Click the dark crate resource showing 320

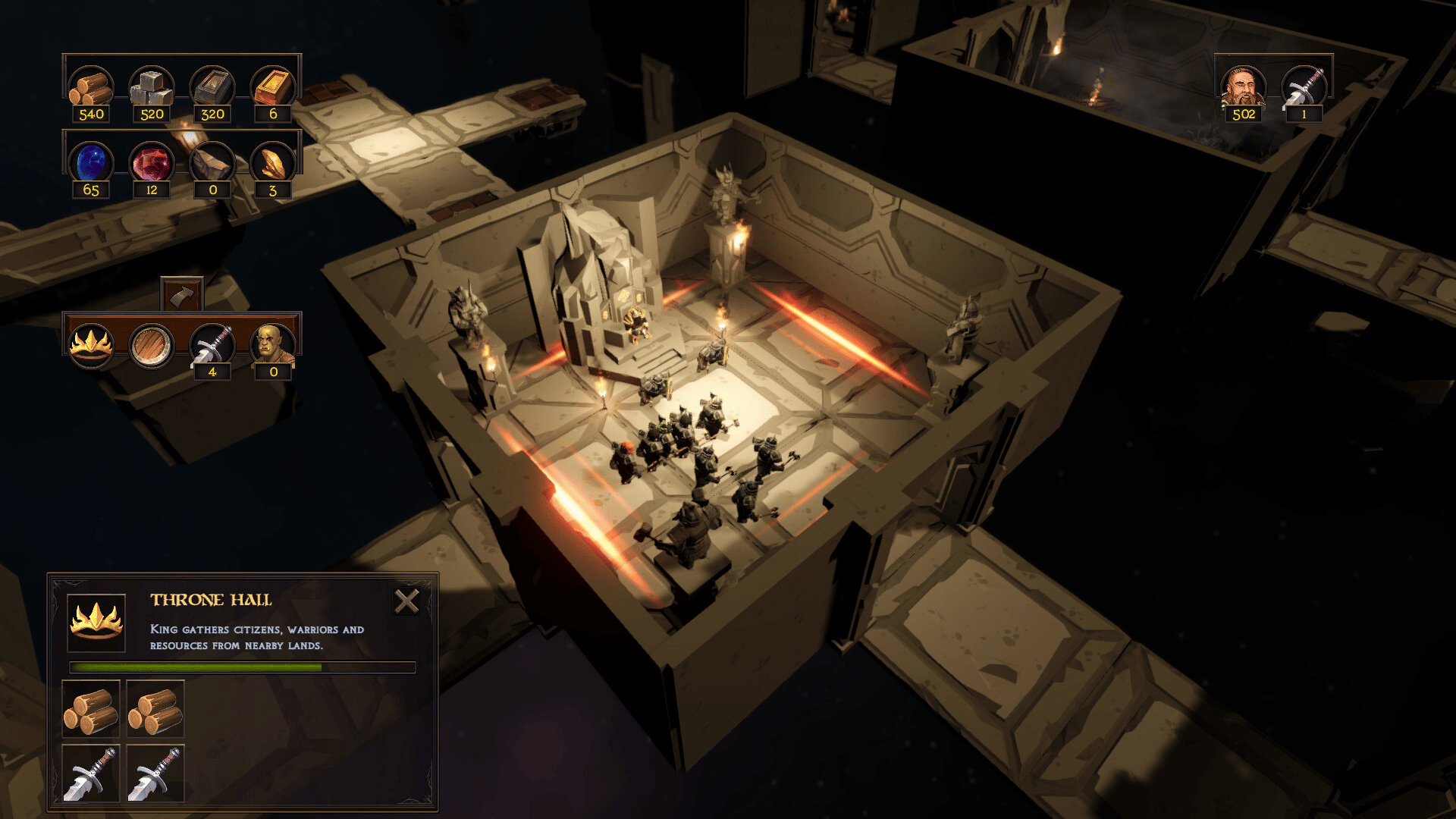(x=212, y=88)
